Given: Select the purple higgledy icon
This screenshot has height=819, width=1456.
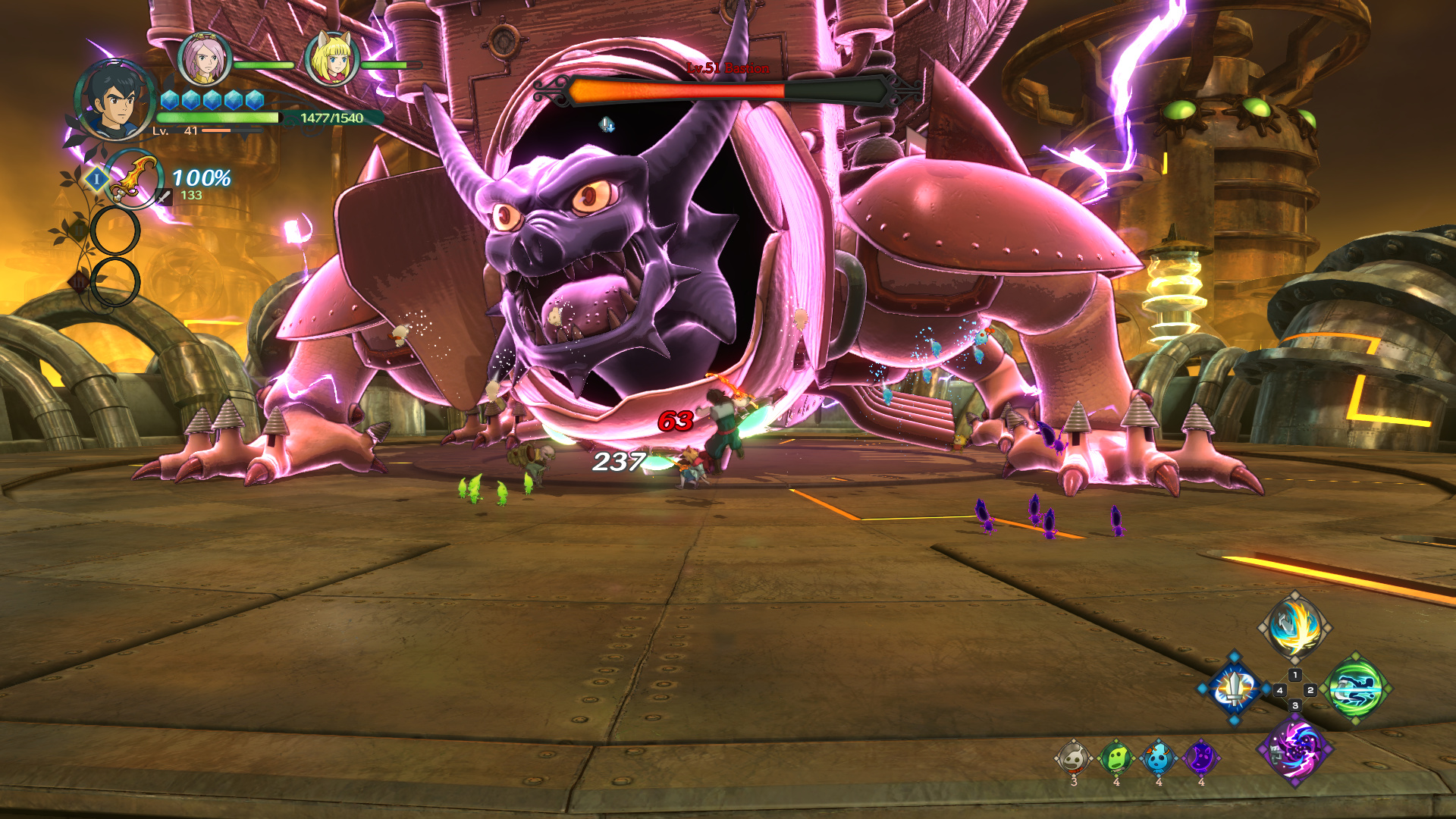Looking at the screenshot, I should [x=1201, y=758].
